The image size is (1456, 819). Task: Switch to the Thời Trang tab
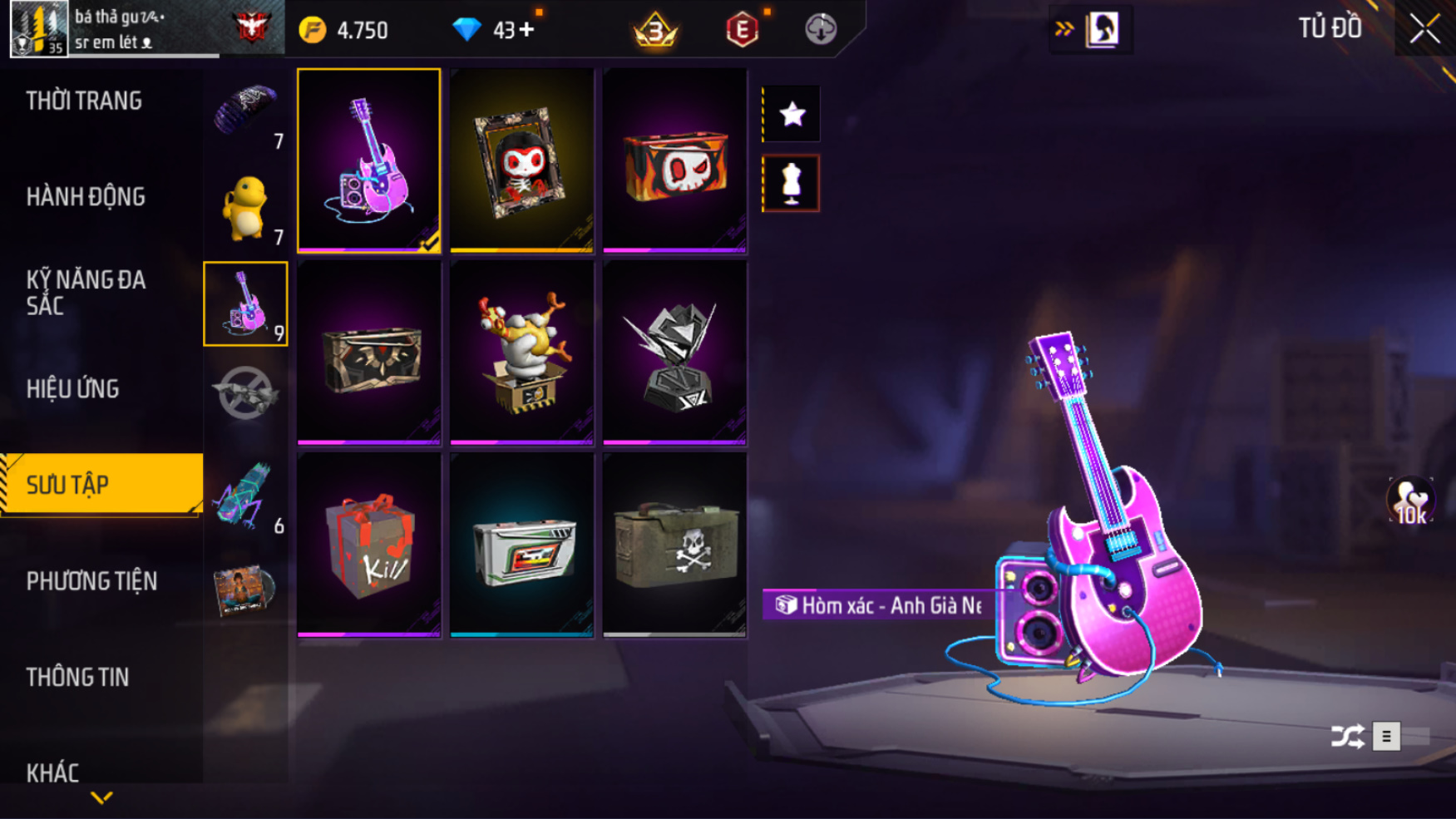84,101
